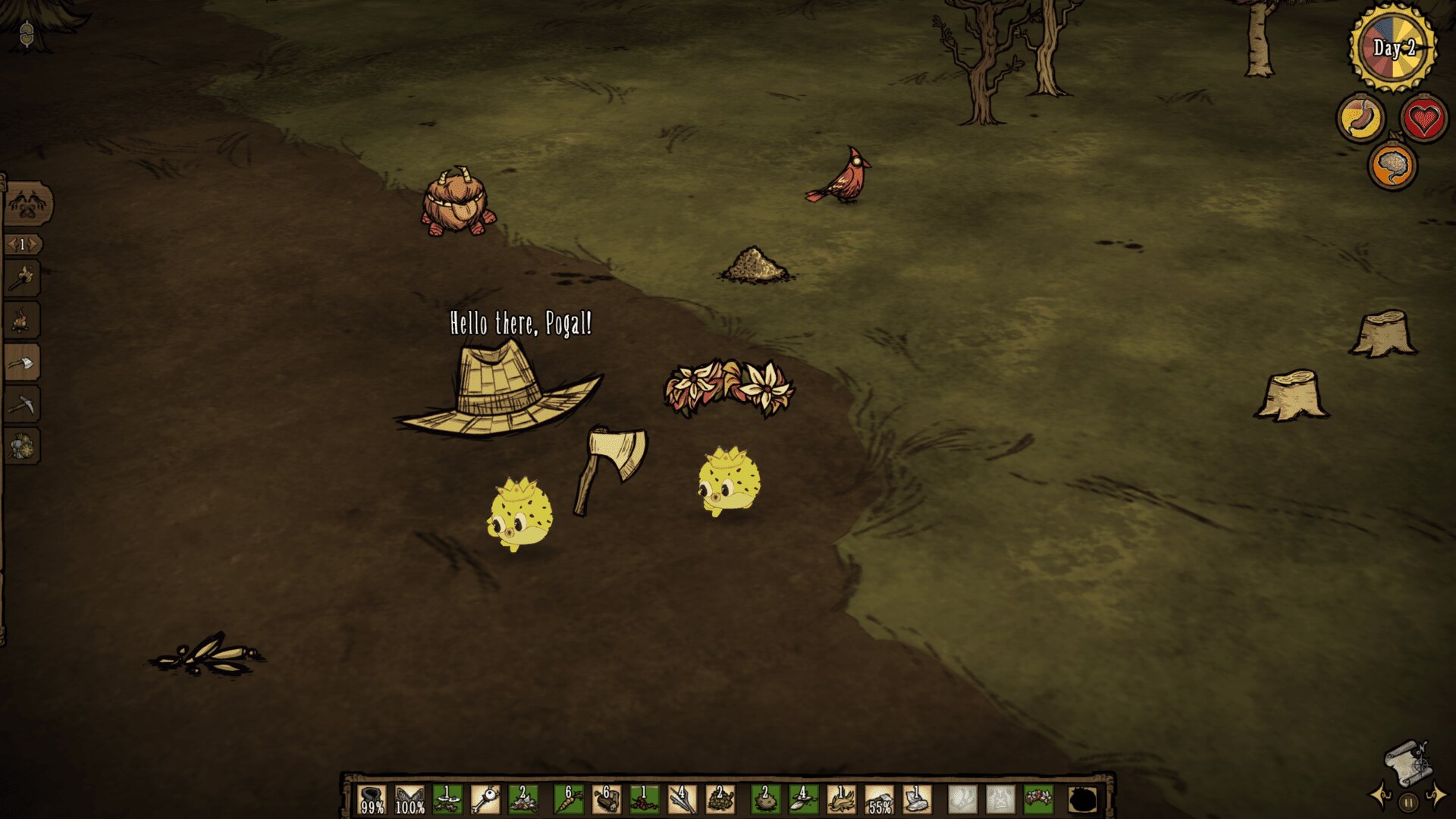Rotate the camera left with the arrow
1456x819 pixels.
[x=1379, y=797]
